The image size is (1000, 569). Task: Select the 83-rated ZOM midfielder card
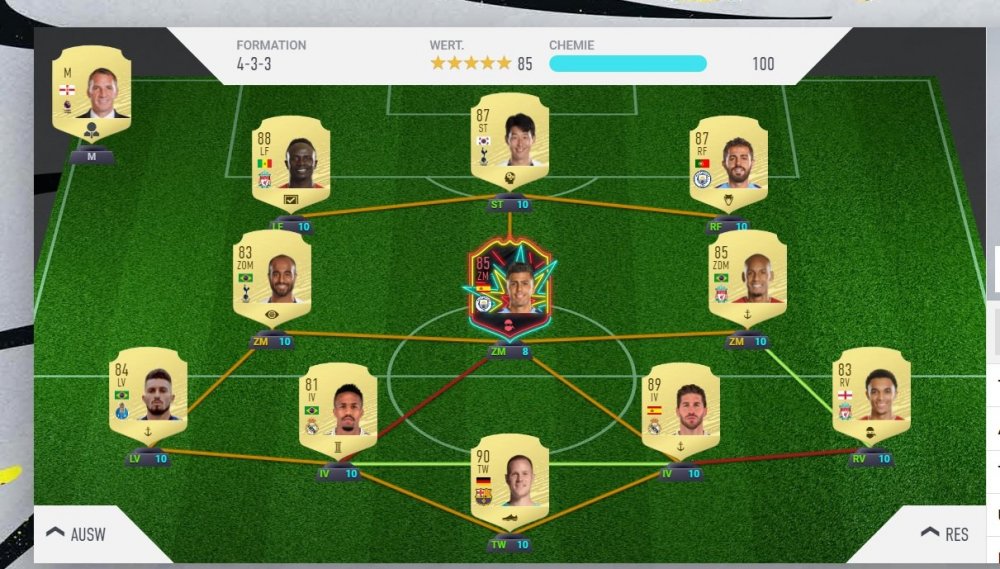[271, 278]
